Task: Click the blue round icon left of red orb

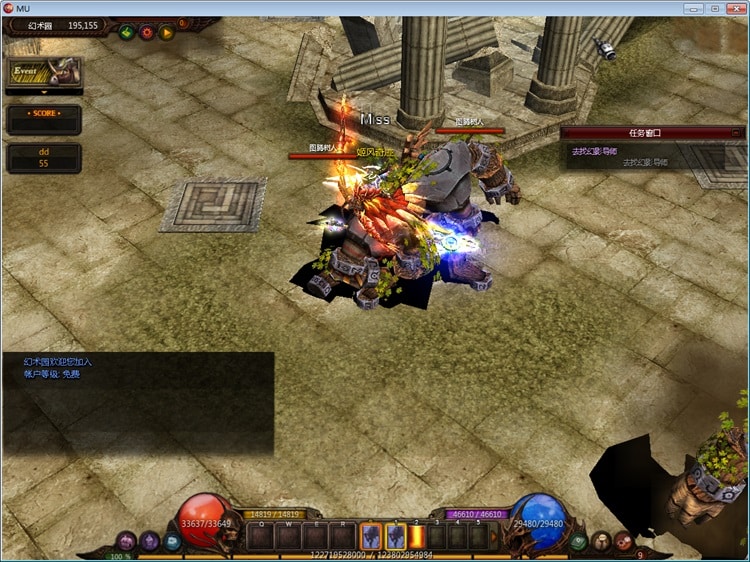Action: (x=172, y=541)
